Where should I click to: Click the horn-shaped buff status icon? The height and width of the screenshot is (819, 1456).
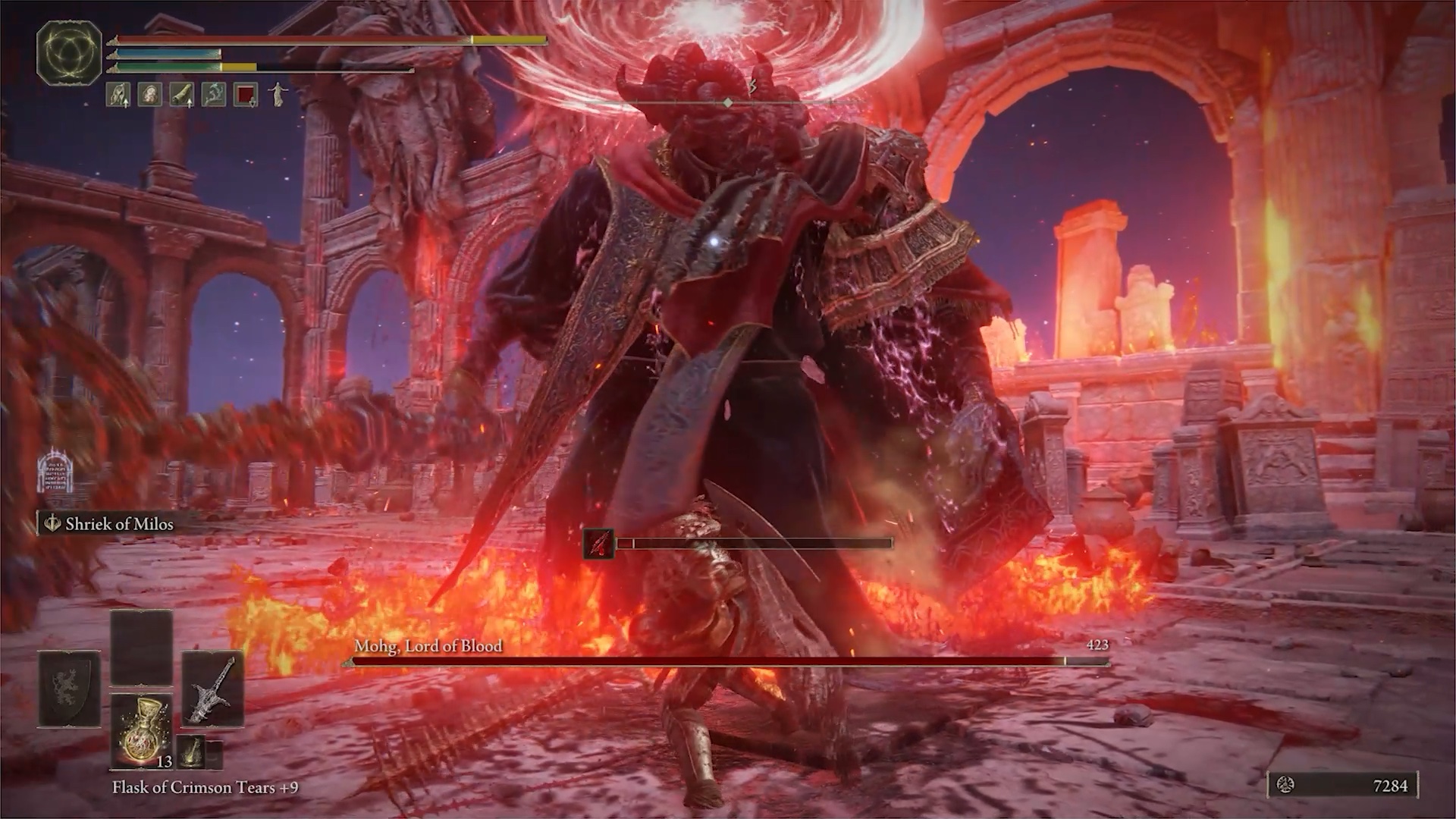[182, 95]
